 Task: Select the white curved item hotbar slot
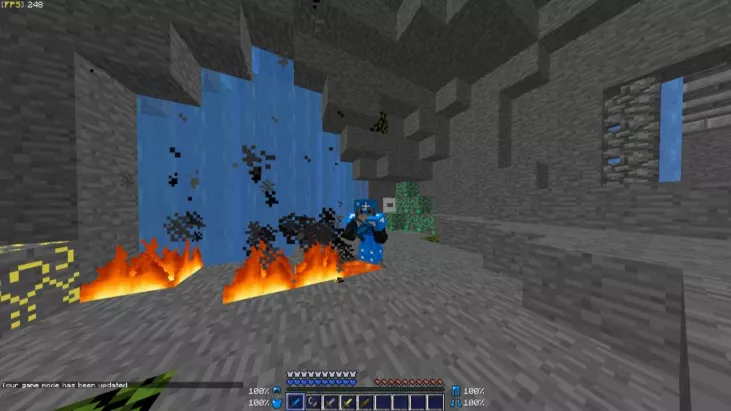point(312,403)
